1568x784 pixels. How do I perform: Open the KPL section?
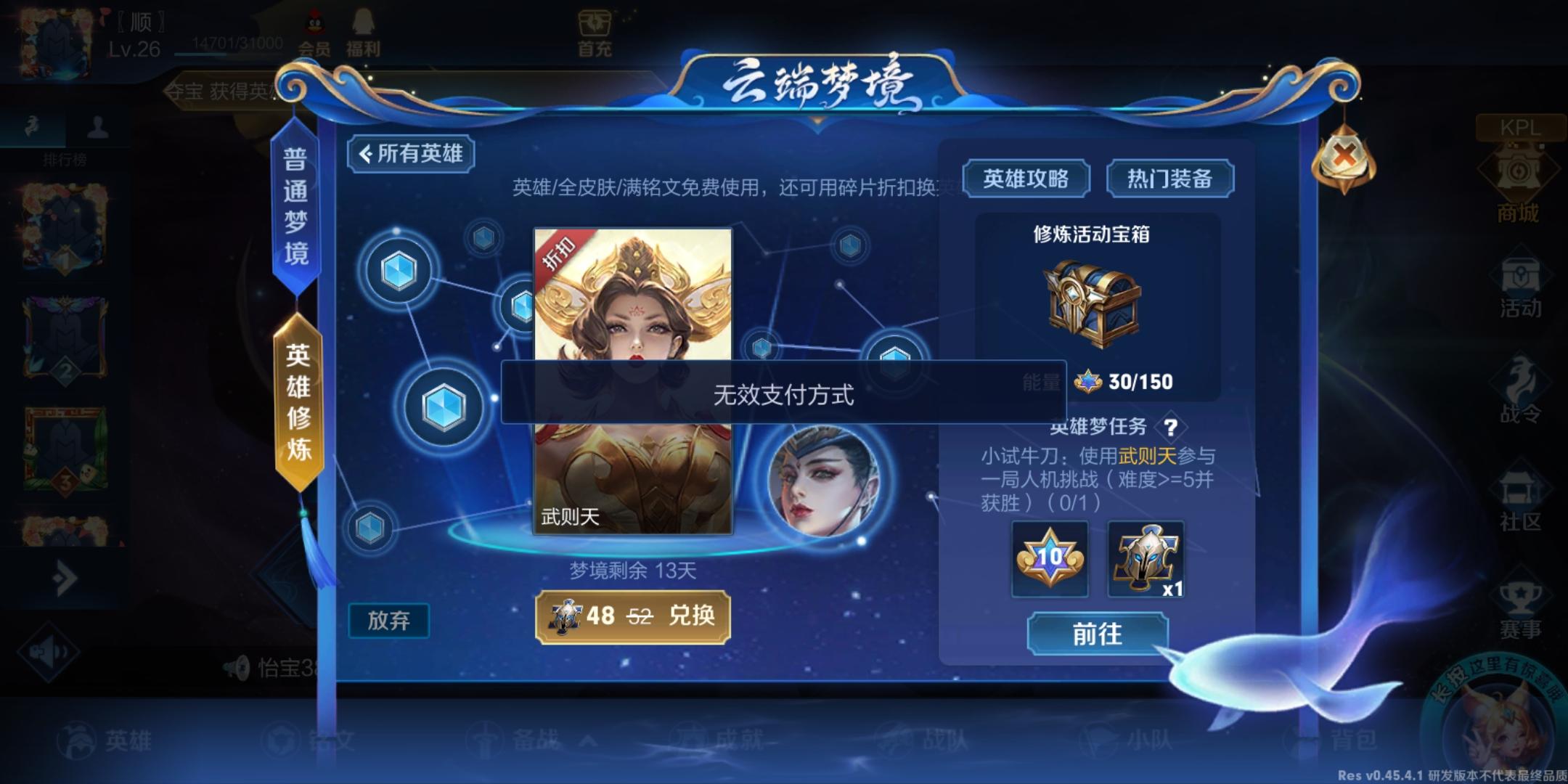tap(1522, 129)
